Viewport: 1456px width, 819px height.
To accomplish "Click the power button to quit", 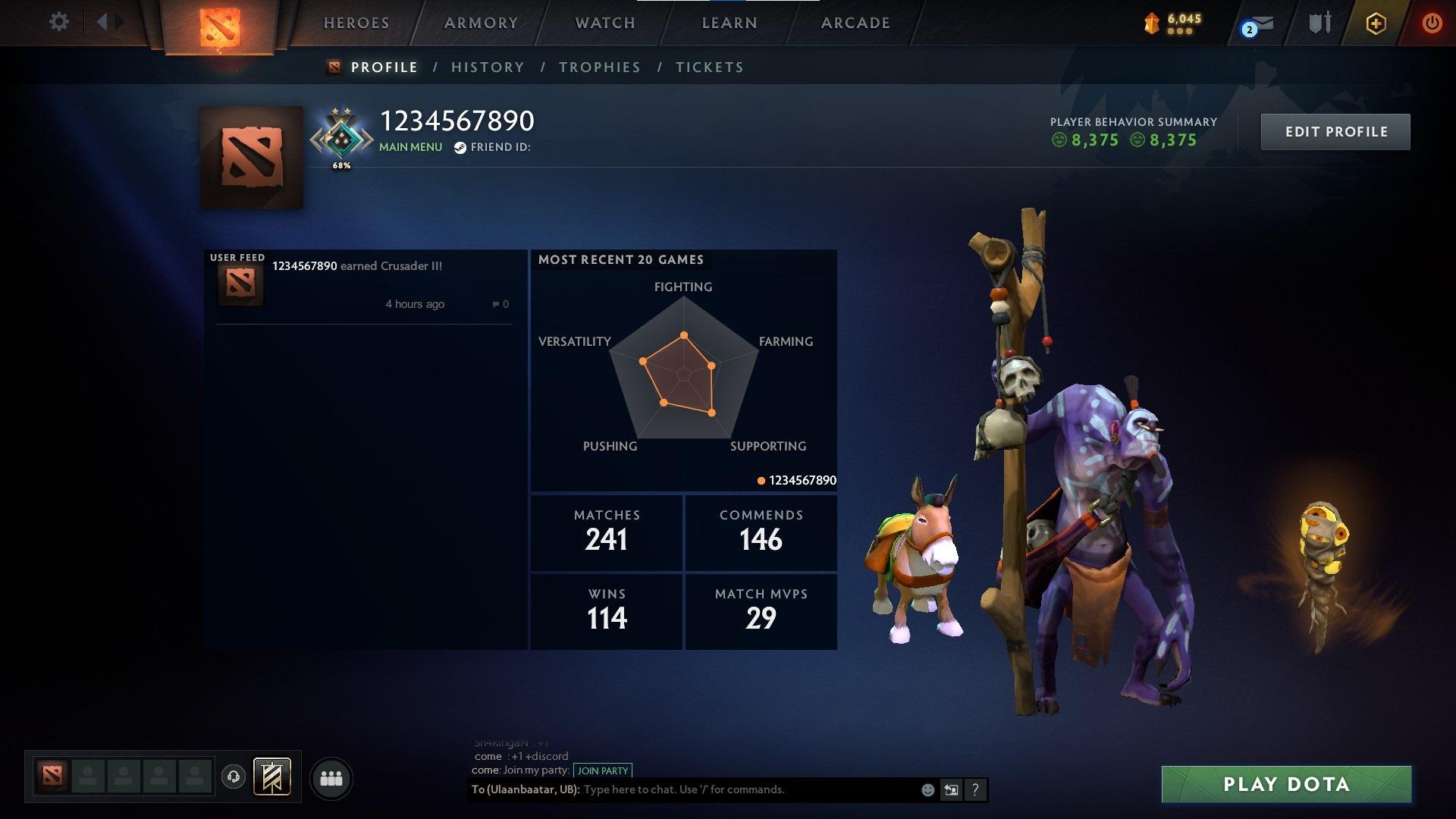I will 1432,23.
